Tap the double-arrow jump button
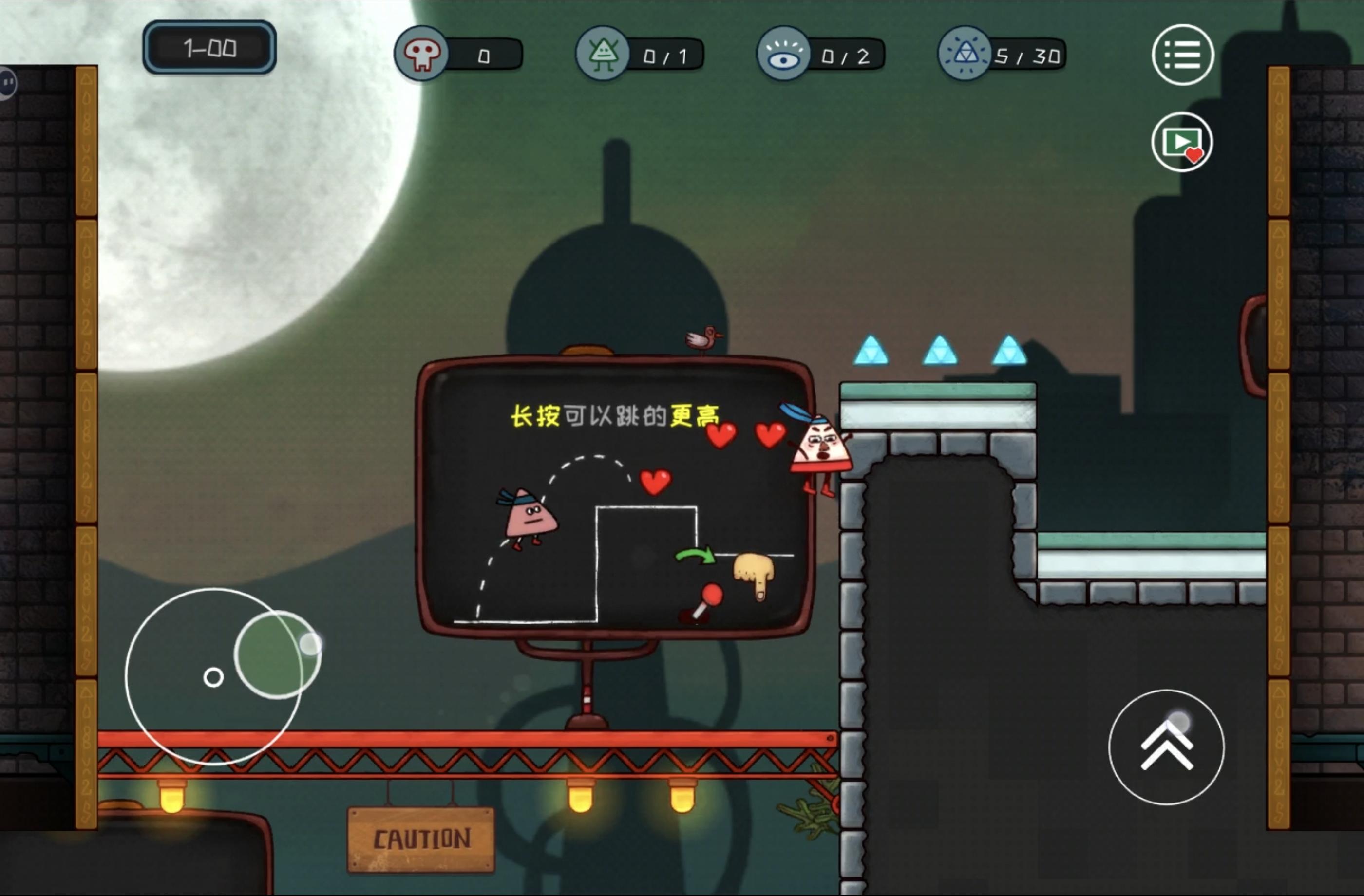Viewport: 1364px width, 896px height. coord(1166,747)
